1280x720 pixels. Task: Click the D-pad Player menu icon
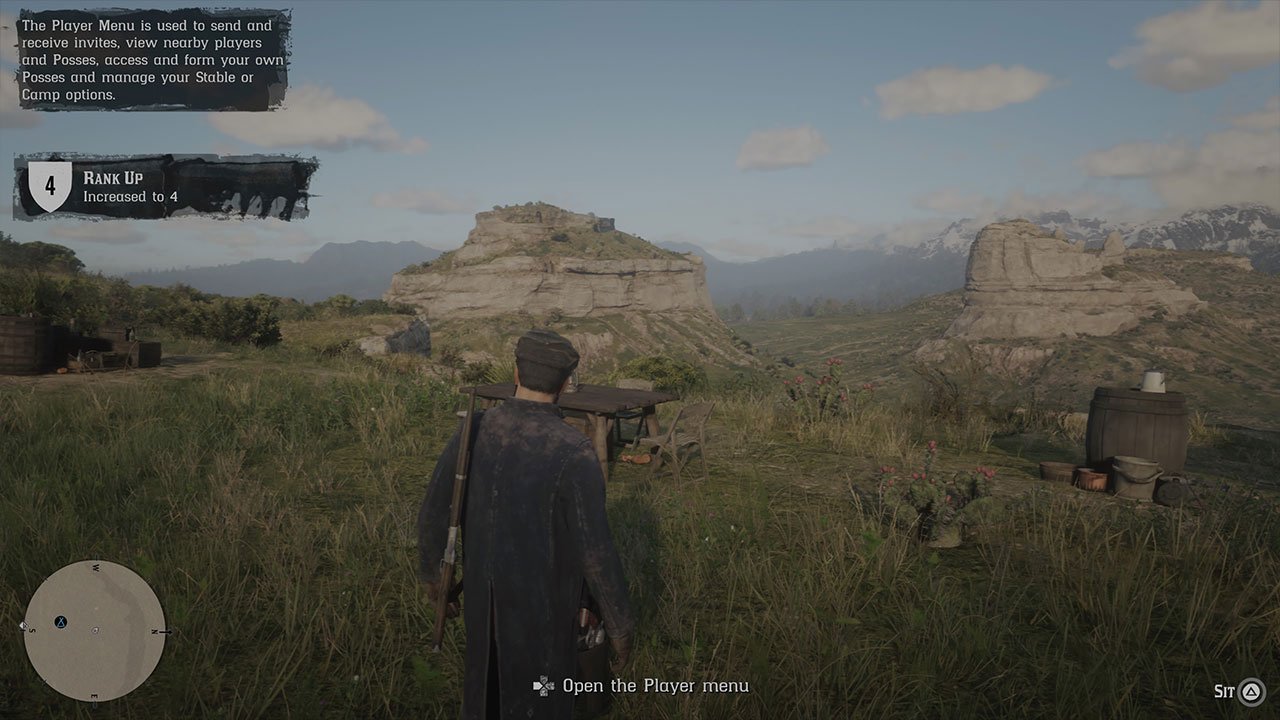click(546, 686)
